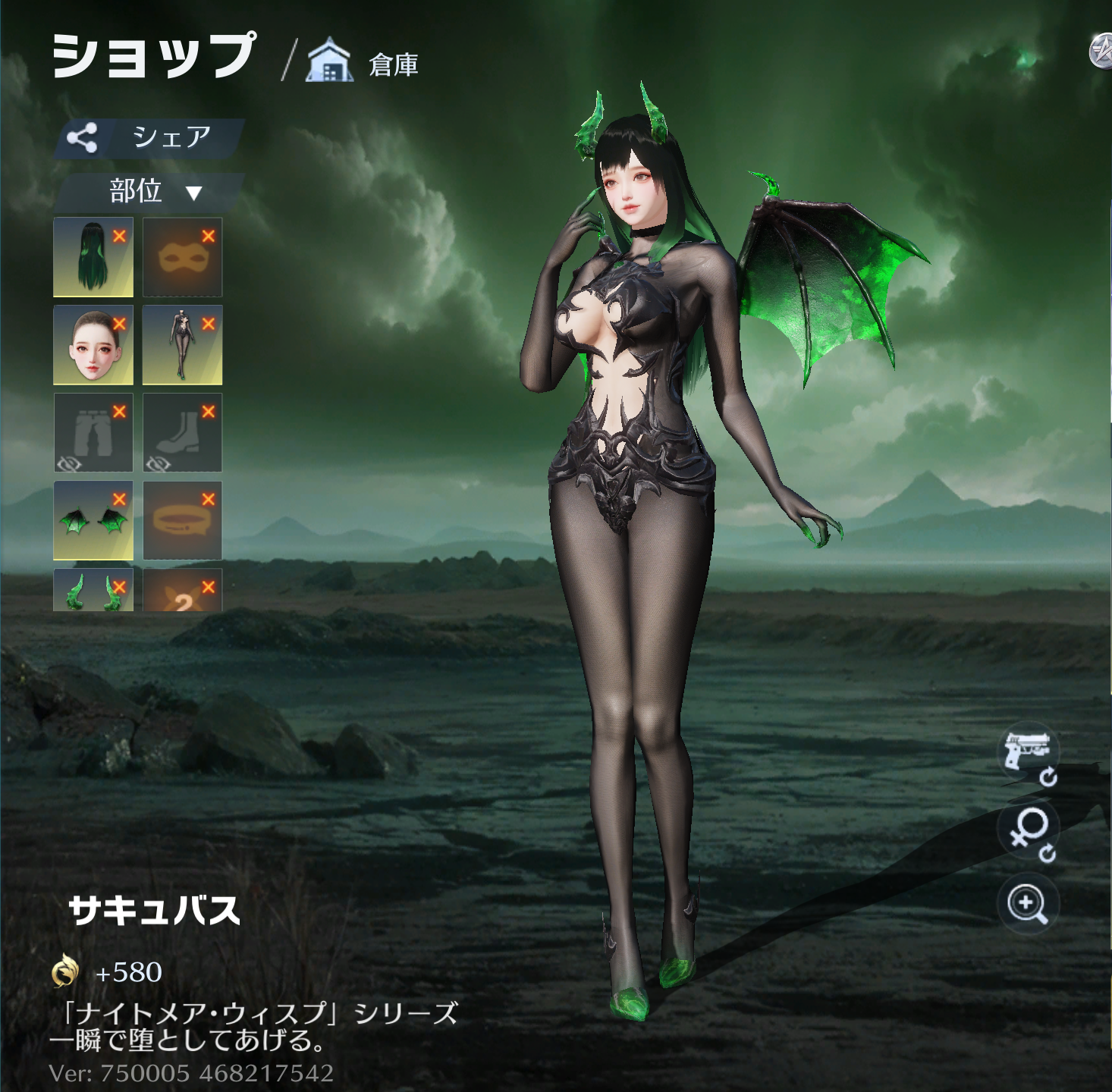Open the 倉庫 warehouse tab
Viewport: 1112px width, 1092px height.
click(364, 62)
